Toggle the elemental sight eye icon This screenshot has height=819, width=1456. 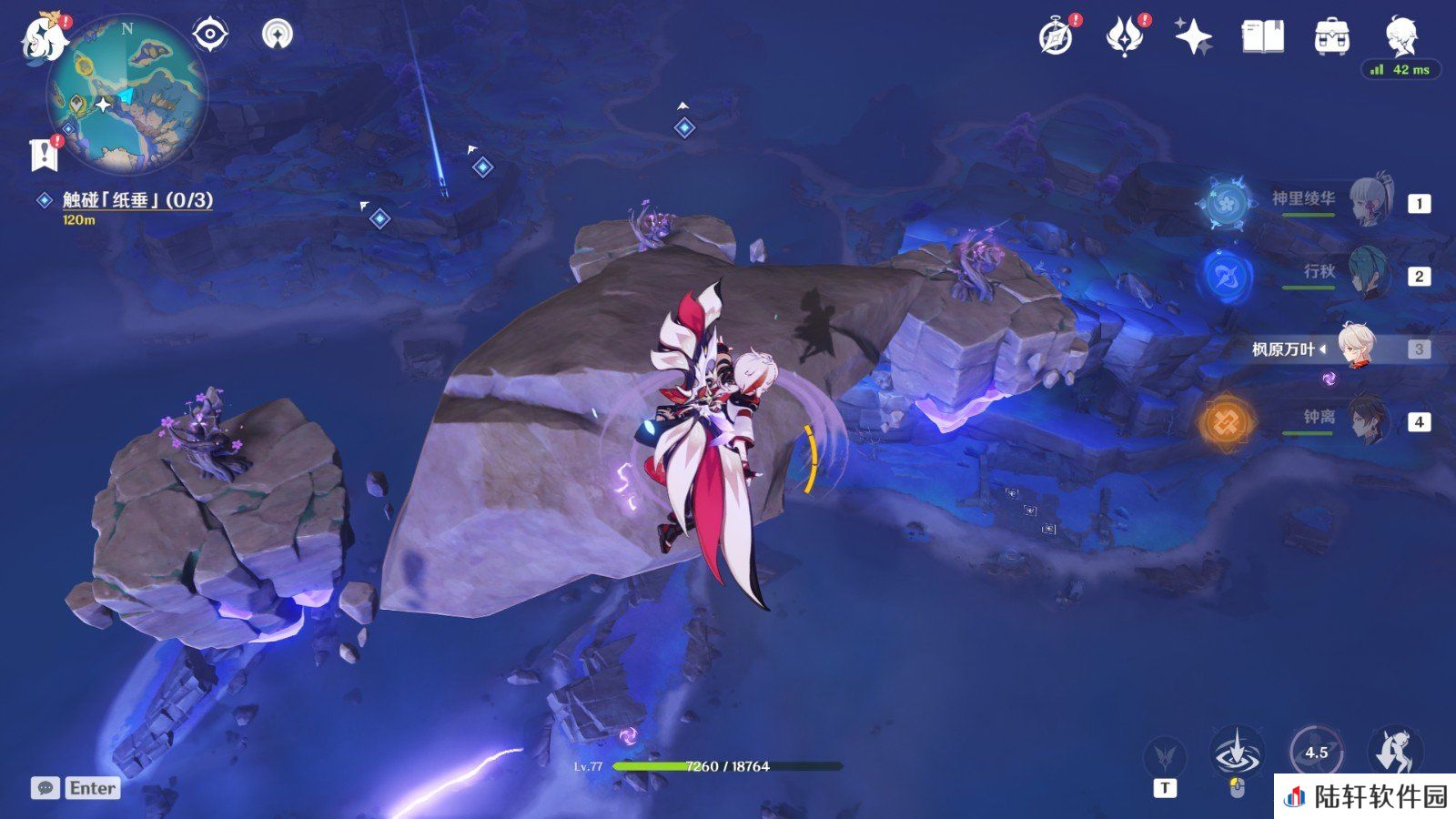pyautogui.click(x=210, y=35)
